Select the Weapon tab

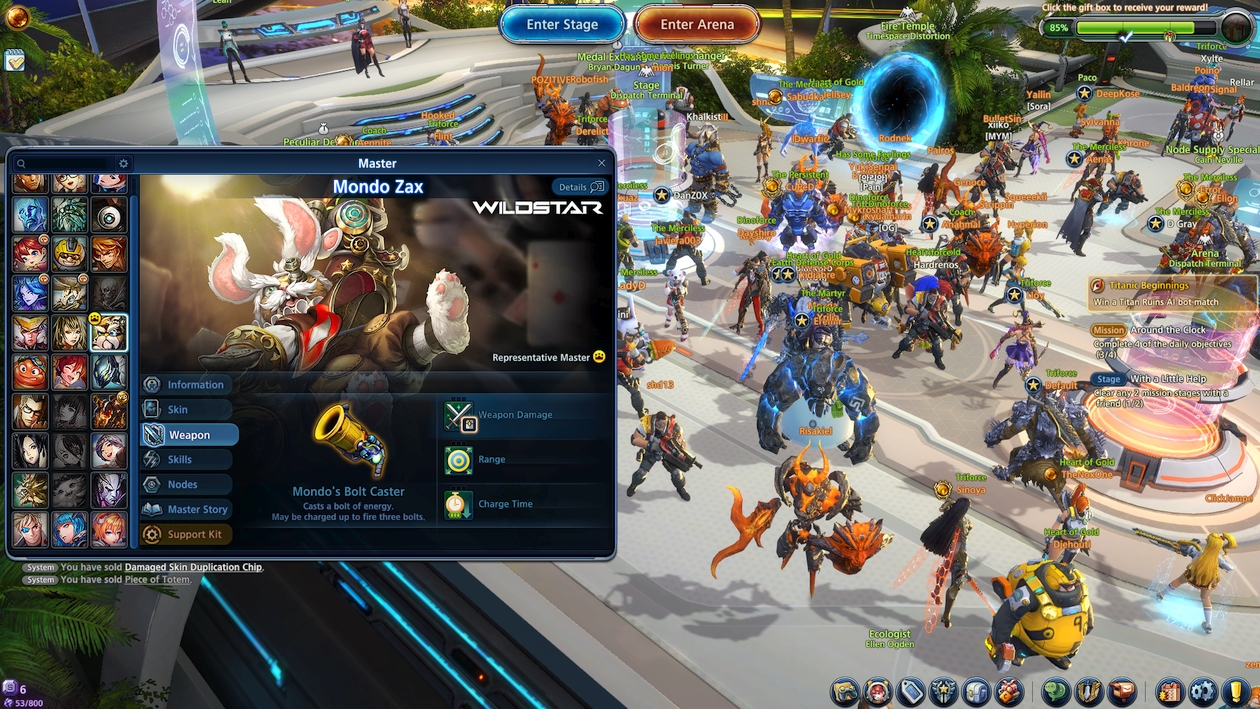point(189,435)
